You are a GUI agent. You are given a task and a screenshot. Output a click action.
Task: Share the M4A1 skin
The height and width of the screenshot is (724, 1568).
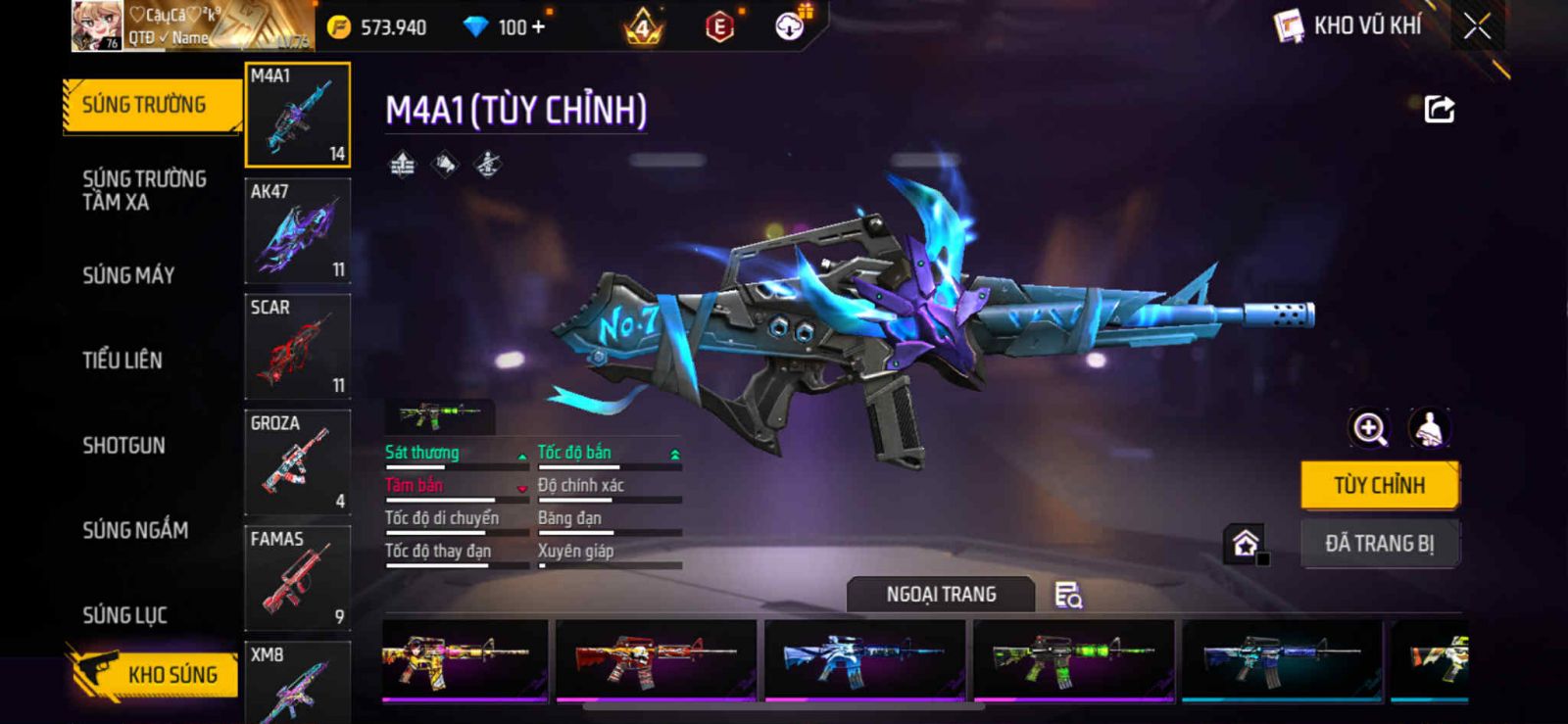[x=1439, y=109]
